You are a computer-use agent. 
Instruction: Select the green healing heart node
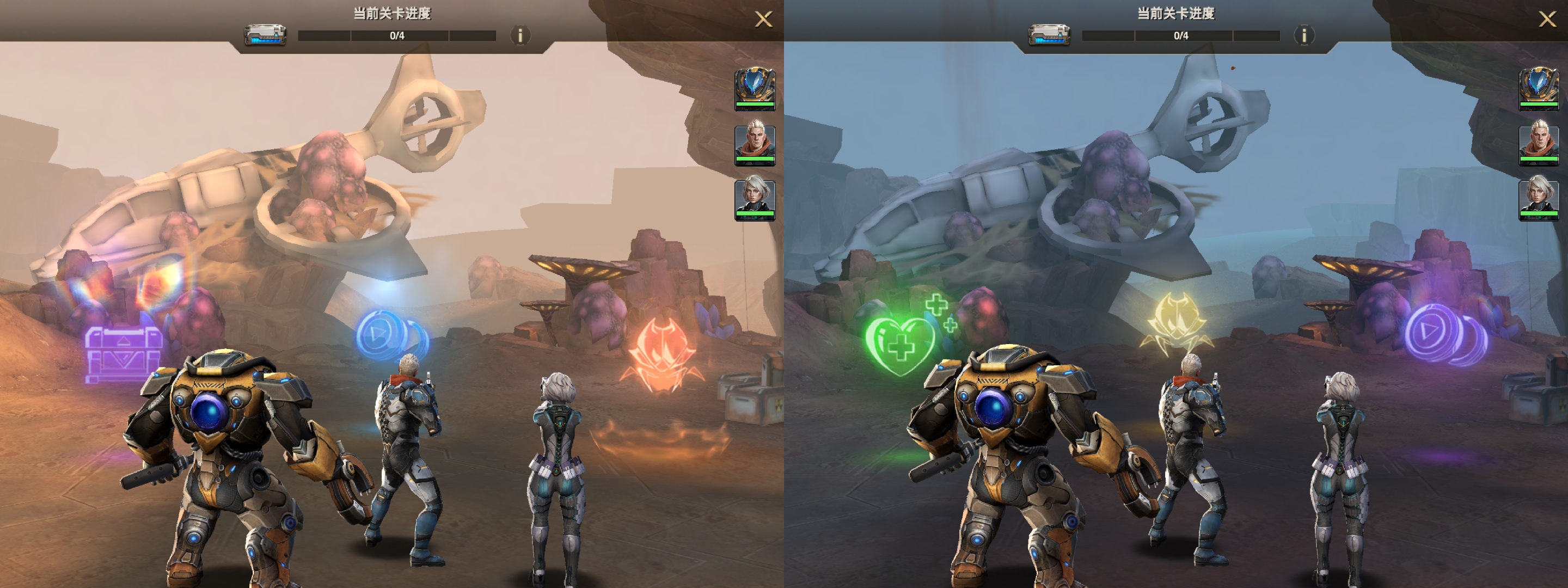[x=902, y=344]
